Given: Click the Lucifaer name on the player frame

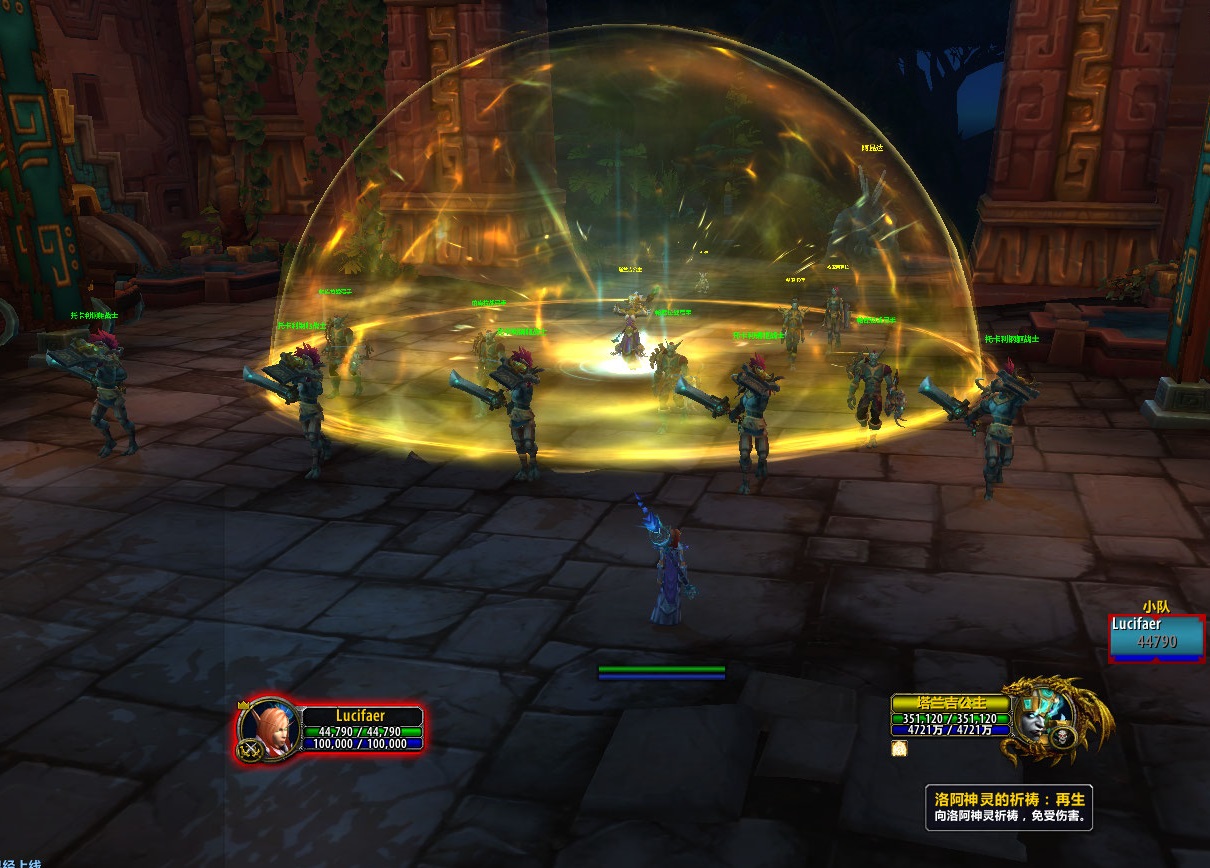Looking at the screenshot, I should point(361,716).
